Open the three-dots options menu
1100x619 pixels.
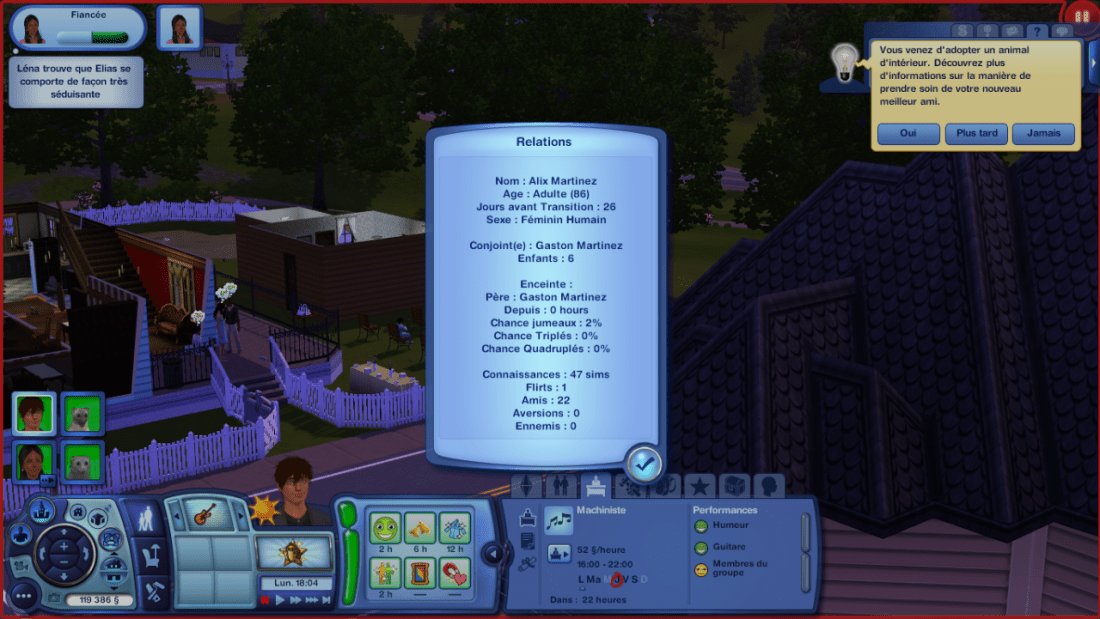(24, 596)
